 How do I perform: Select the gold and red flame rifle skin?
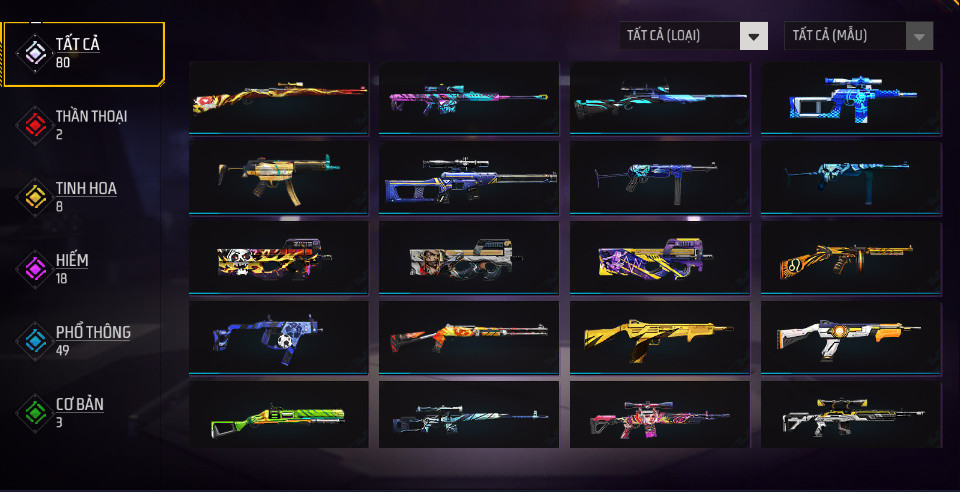(x=279, y=96)
